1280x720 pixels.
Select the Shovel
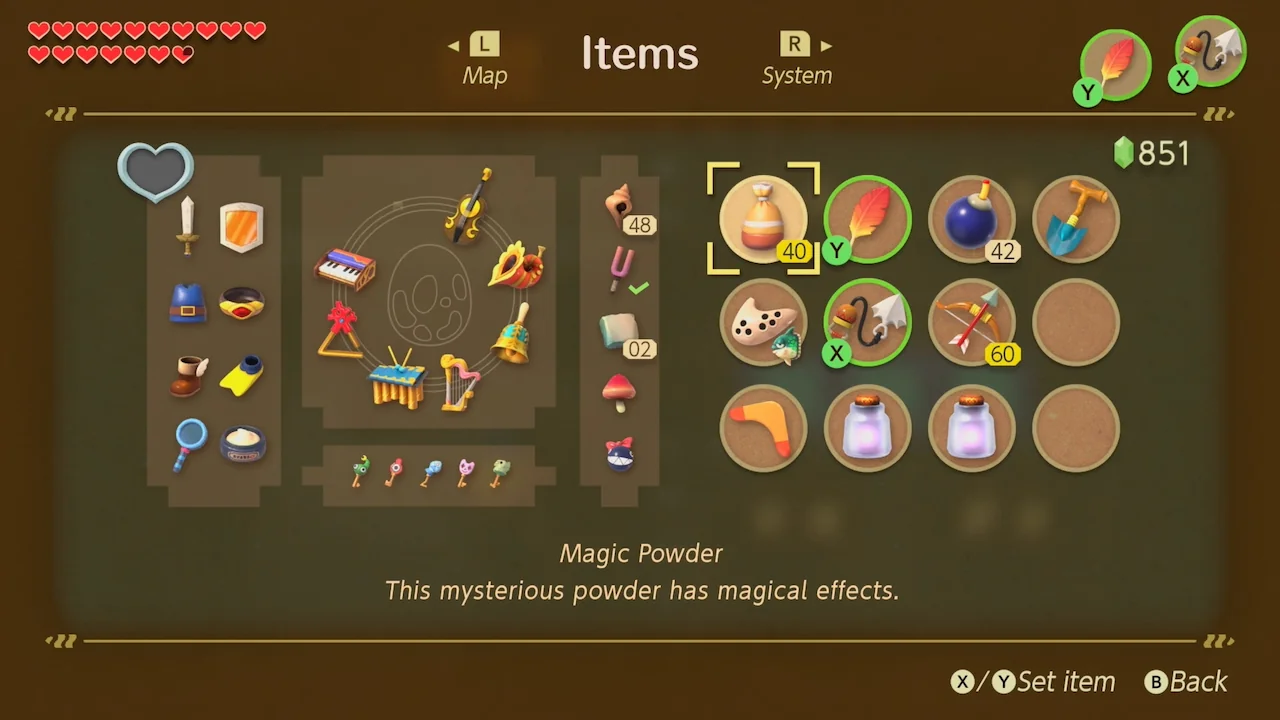click(x=1075, y=218)
